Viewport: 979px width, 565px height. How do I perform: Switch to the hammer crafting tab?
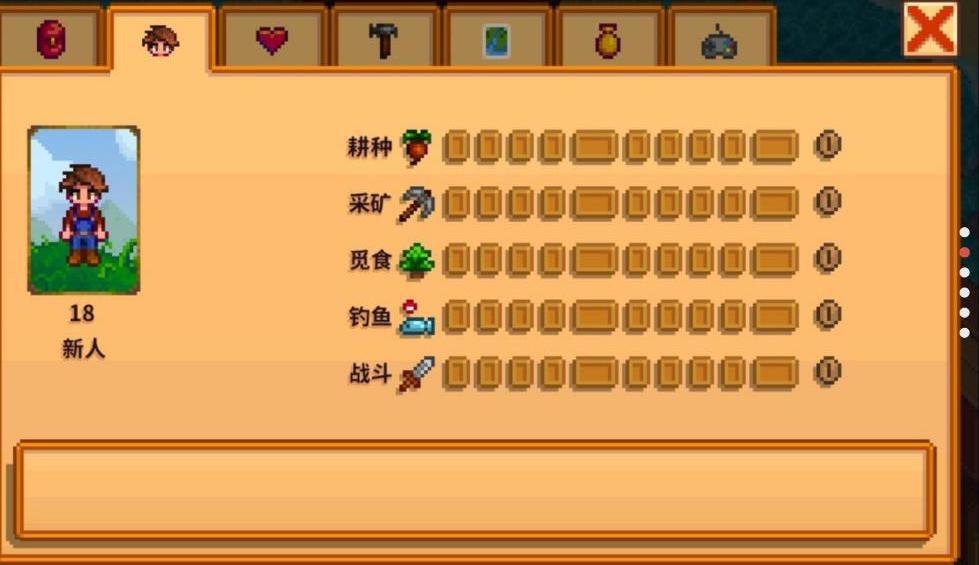coord(384,40)
